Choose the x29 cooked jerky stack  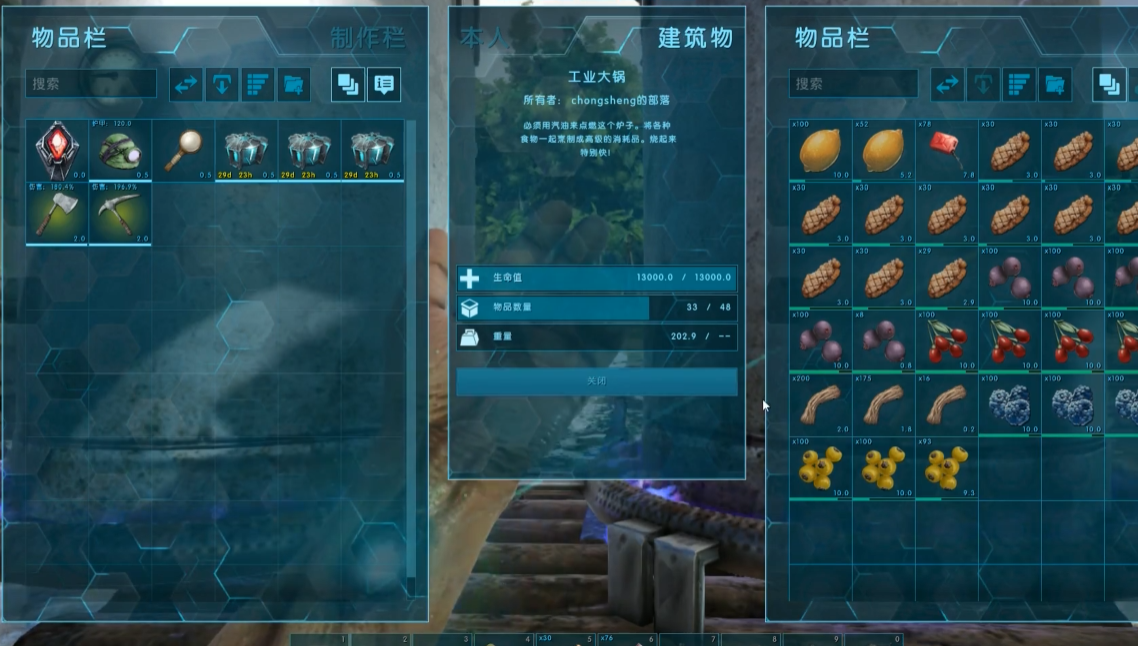coord(945,277)
